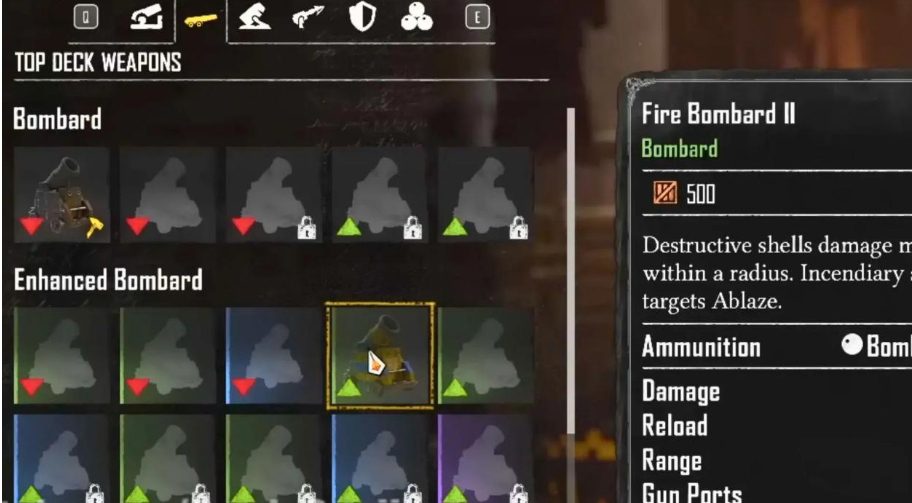Open the mortar weapon category tab

[x=256, y=19]
